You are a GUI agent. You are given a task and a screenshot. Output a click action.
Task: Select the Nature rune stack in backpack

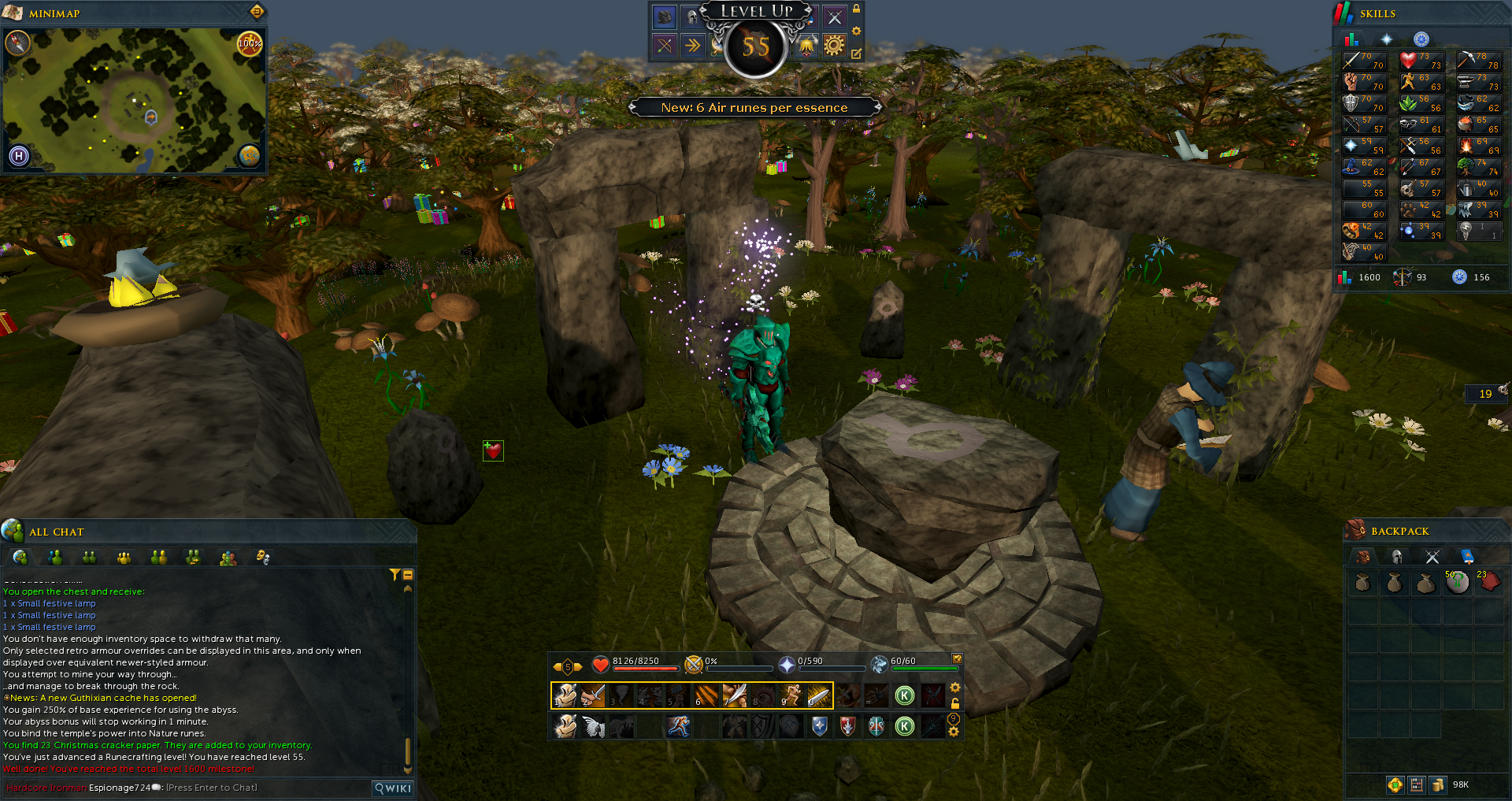tap(1457, 583)
